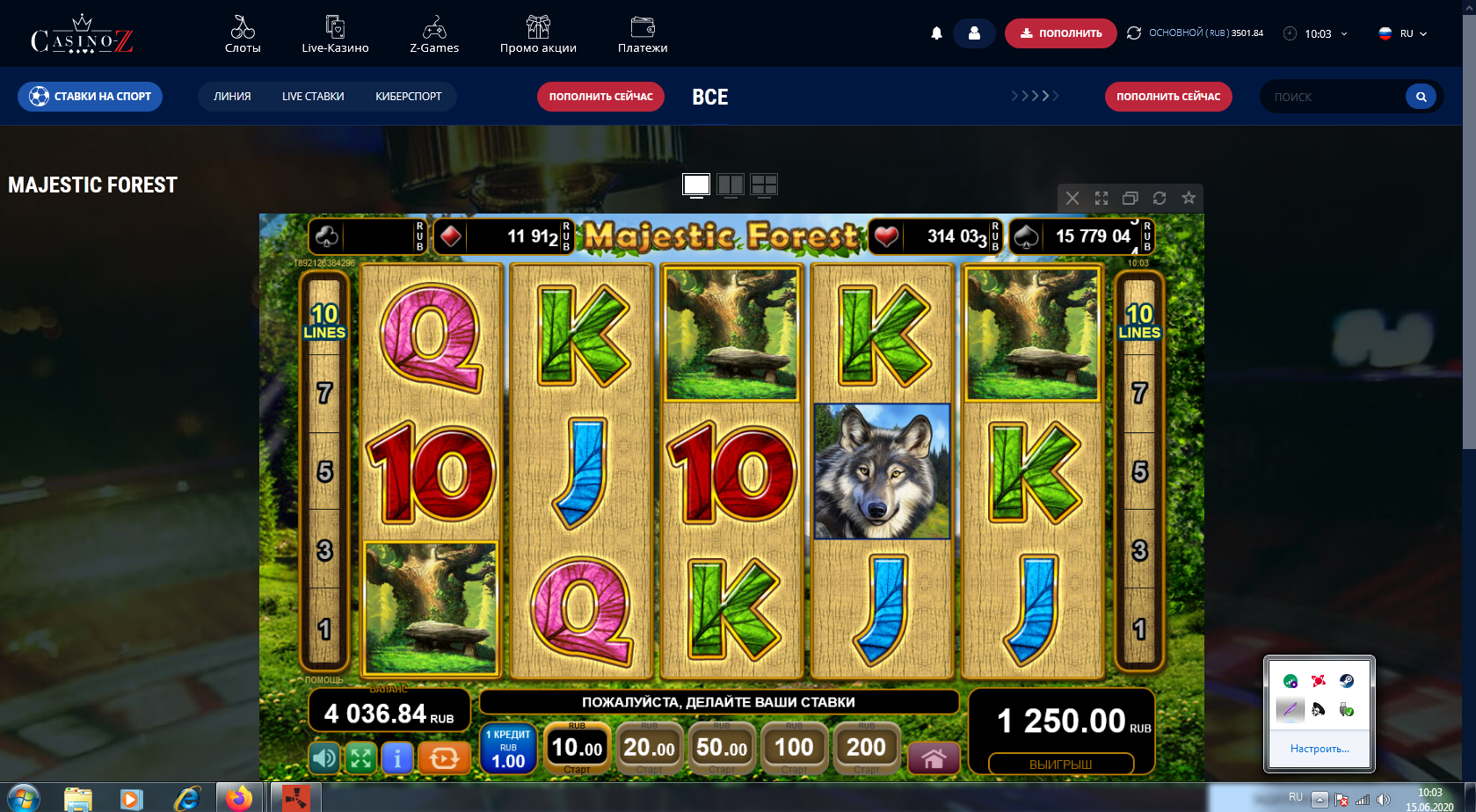The width and height of the screenshot is (1476, 812).
Task: Change credit value via 1 Кредит button
Action: tap(508, 749)
